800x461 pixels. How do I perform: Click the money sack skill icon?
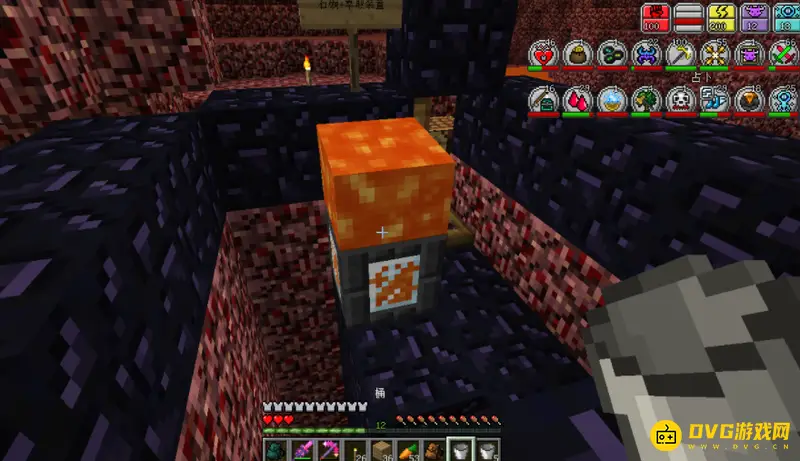point(580,56)
